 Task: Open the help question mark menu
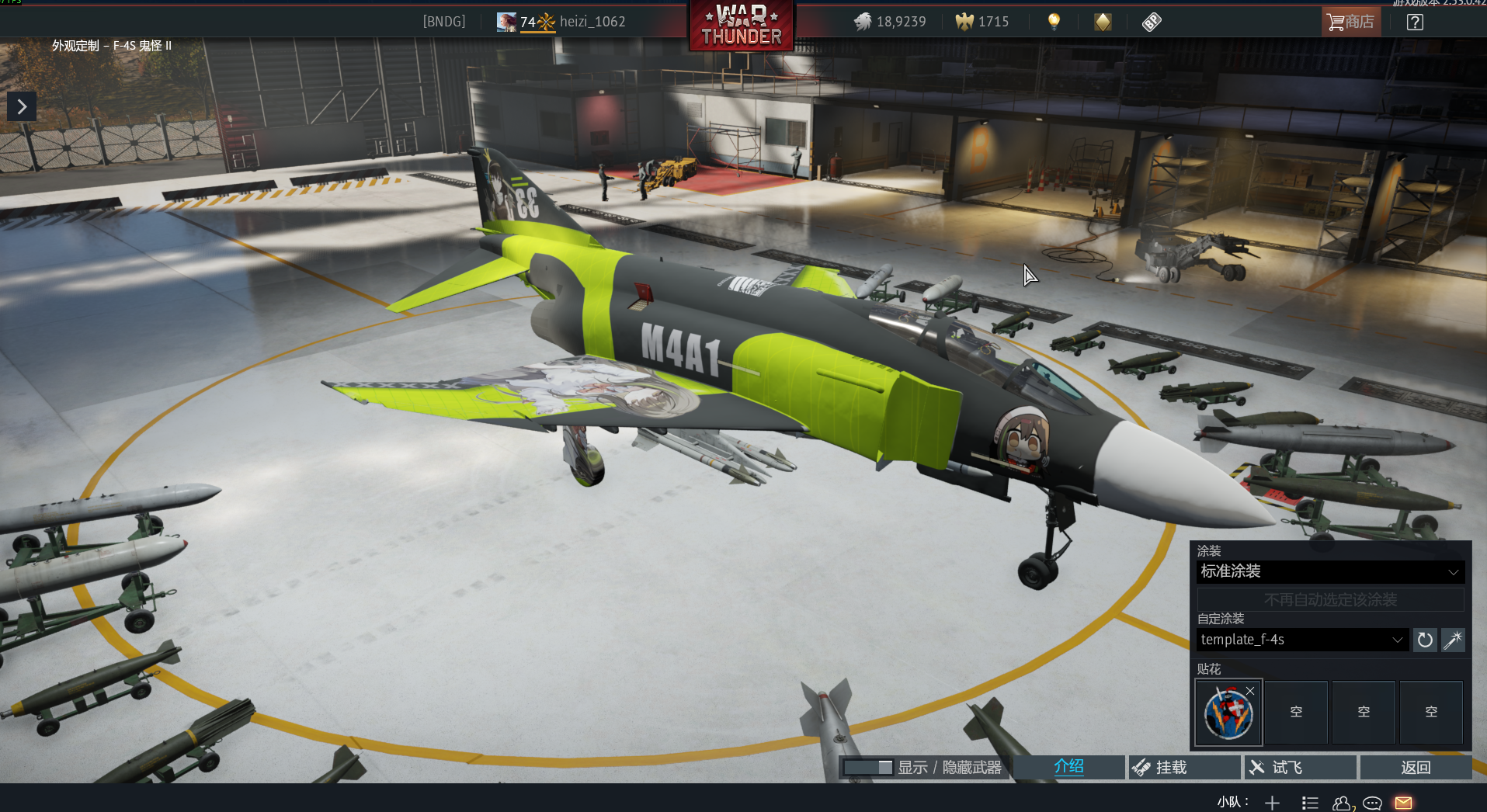click(x=1415, y=22)
